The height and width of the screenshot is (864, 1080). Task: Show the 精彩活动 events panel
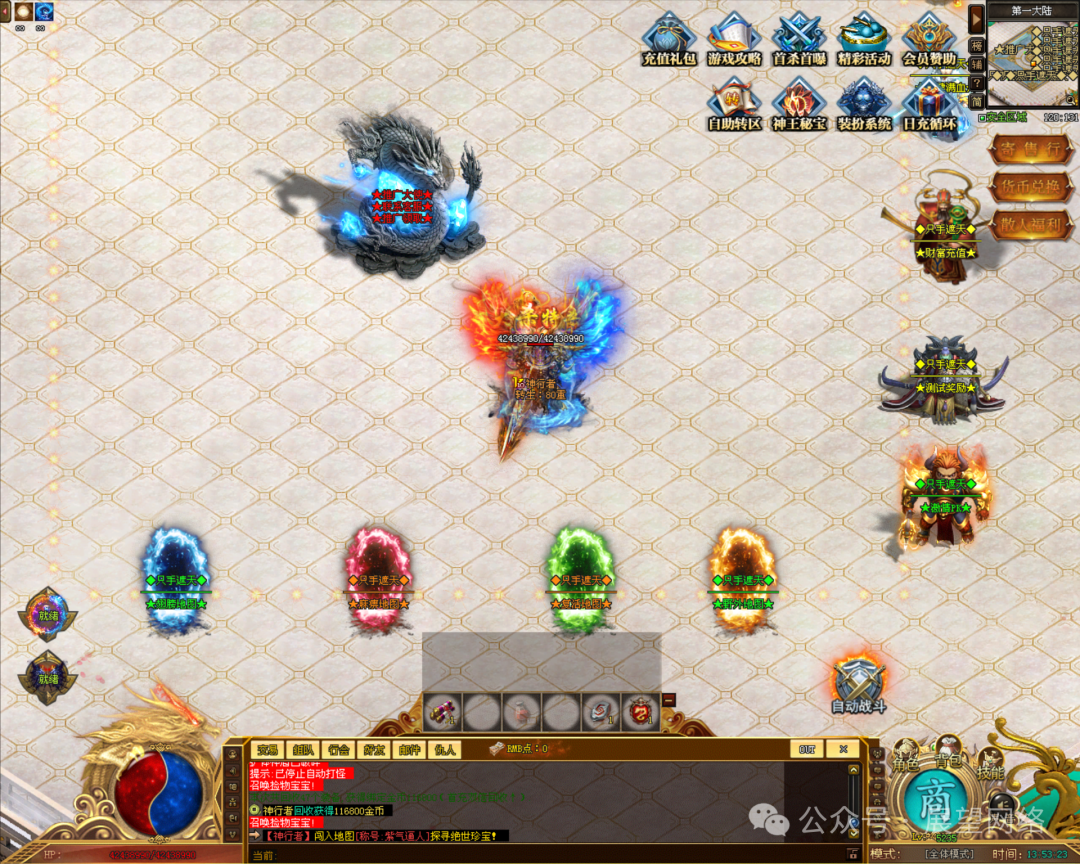pyautogui.click(x=864, y=38)
